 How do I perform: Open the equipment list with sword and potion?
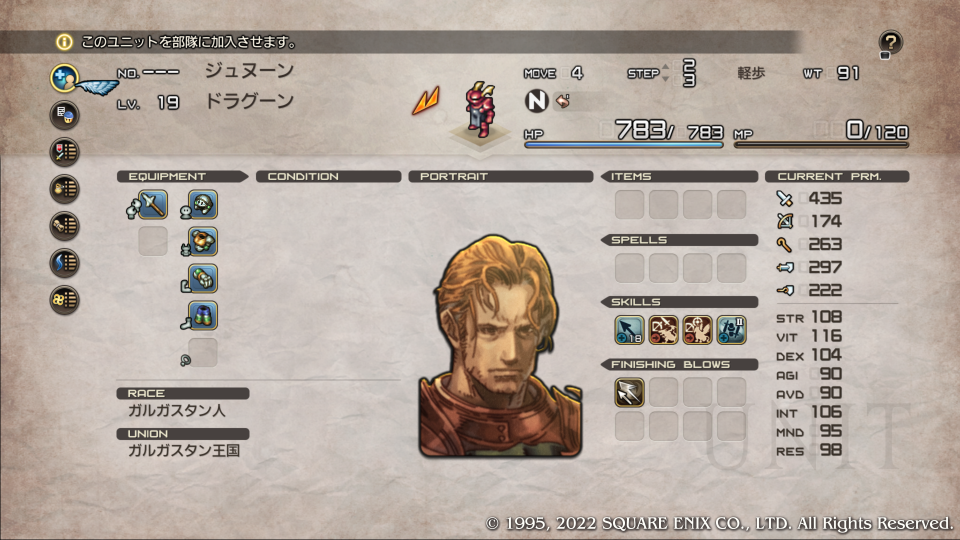coord(65,151)
